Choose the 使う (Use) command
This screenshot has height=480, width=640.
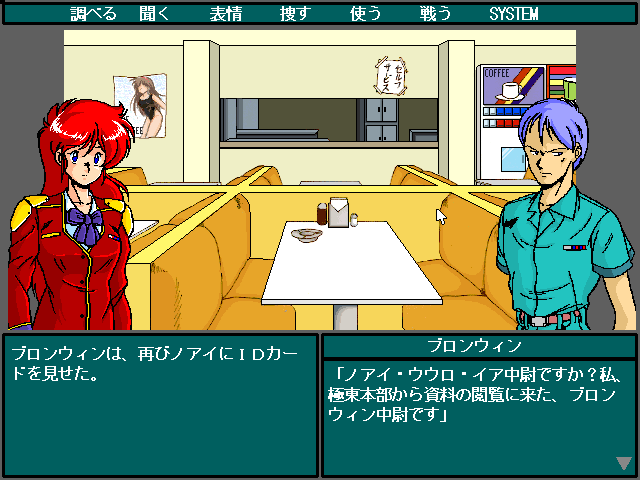366,14
